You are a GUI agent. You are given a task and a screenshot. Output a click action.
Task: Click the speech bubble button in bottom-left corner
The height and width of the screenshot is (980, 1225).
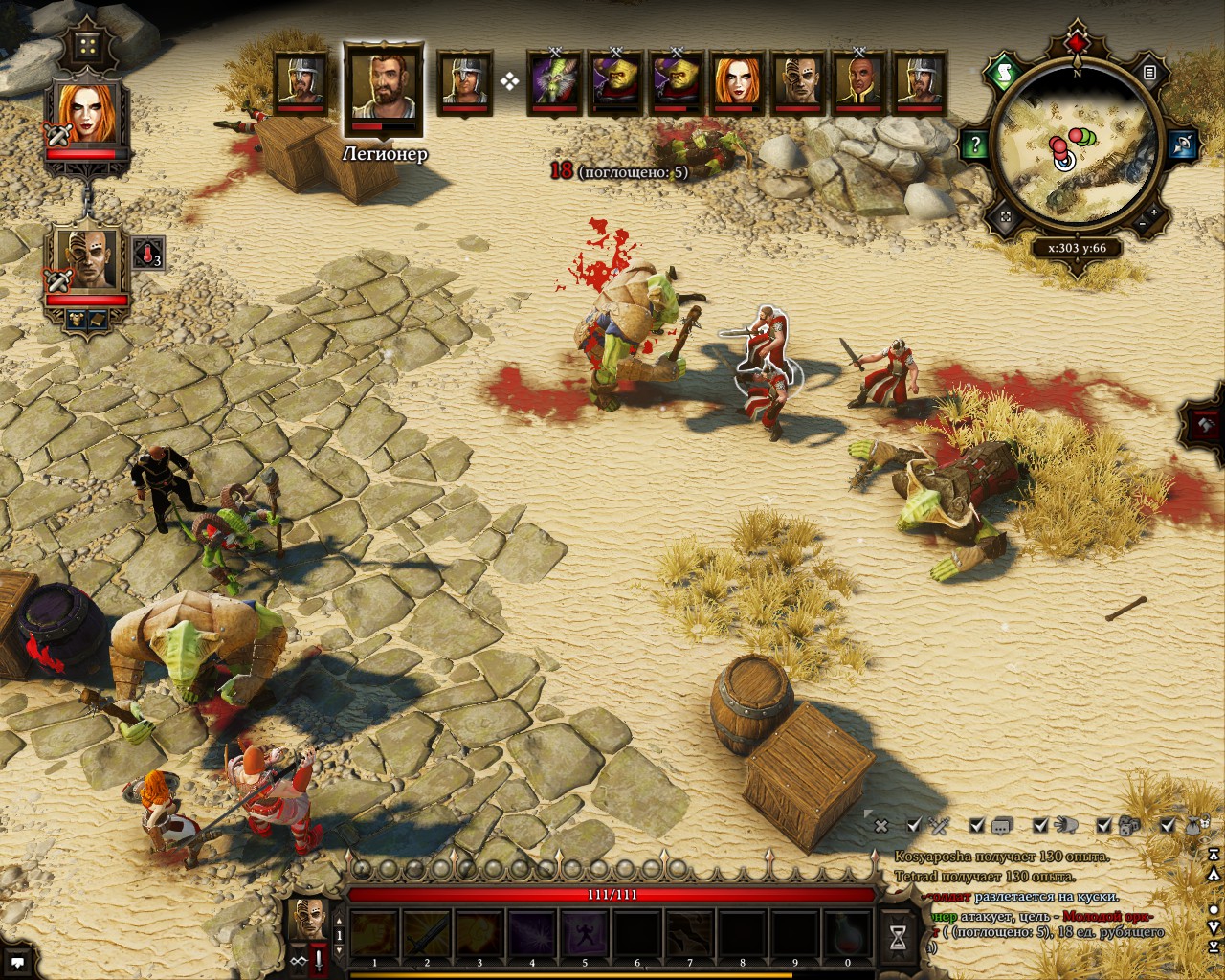pos(19,961)
